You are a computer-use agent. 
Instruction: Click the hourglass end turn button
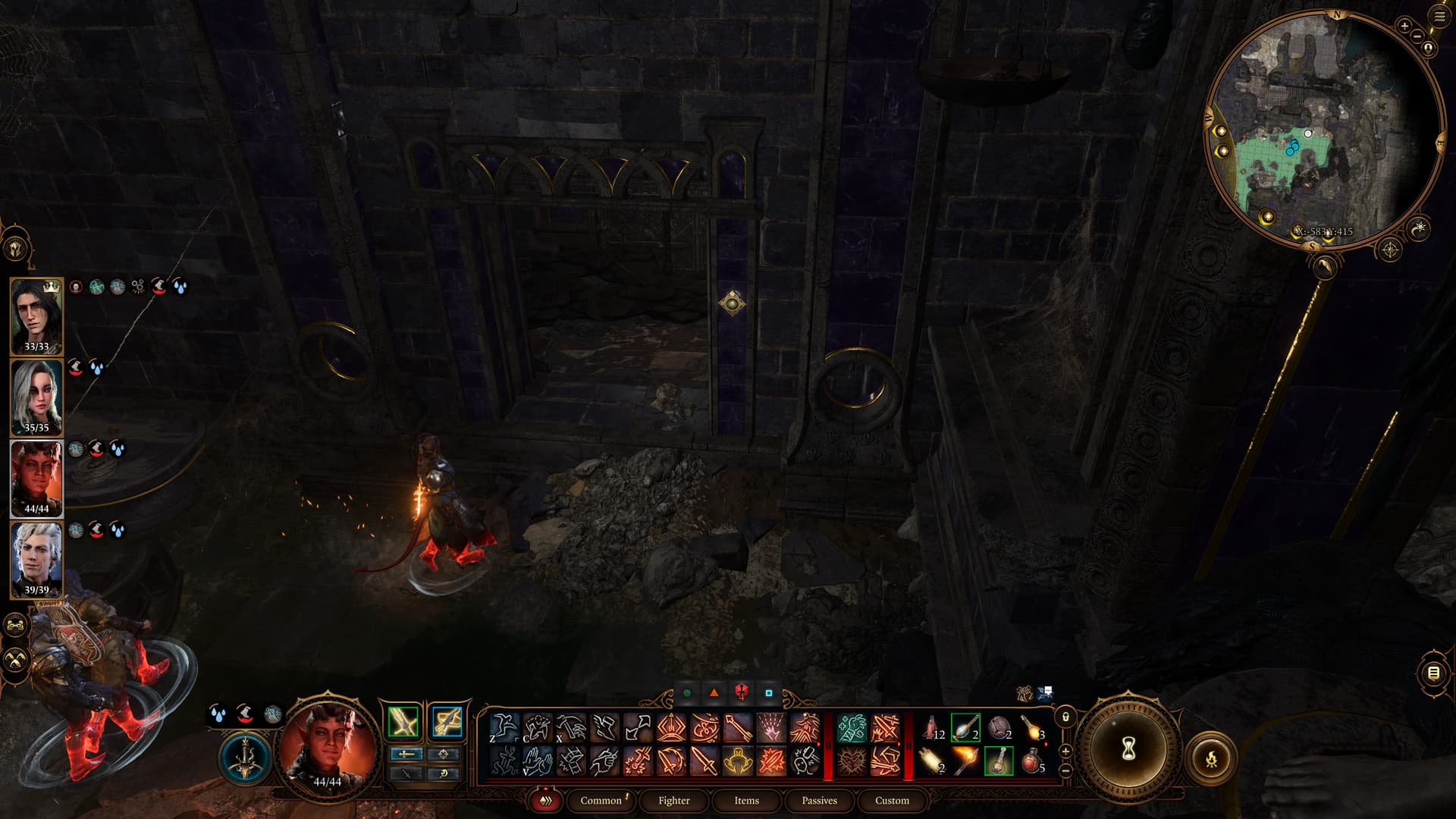(1128, 750)
